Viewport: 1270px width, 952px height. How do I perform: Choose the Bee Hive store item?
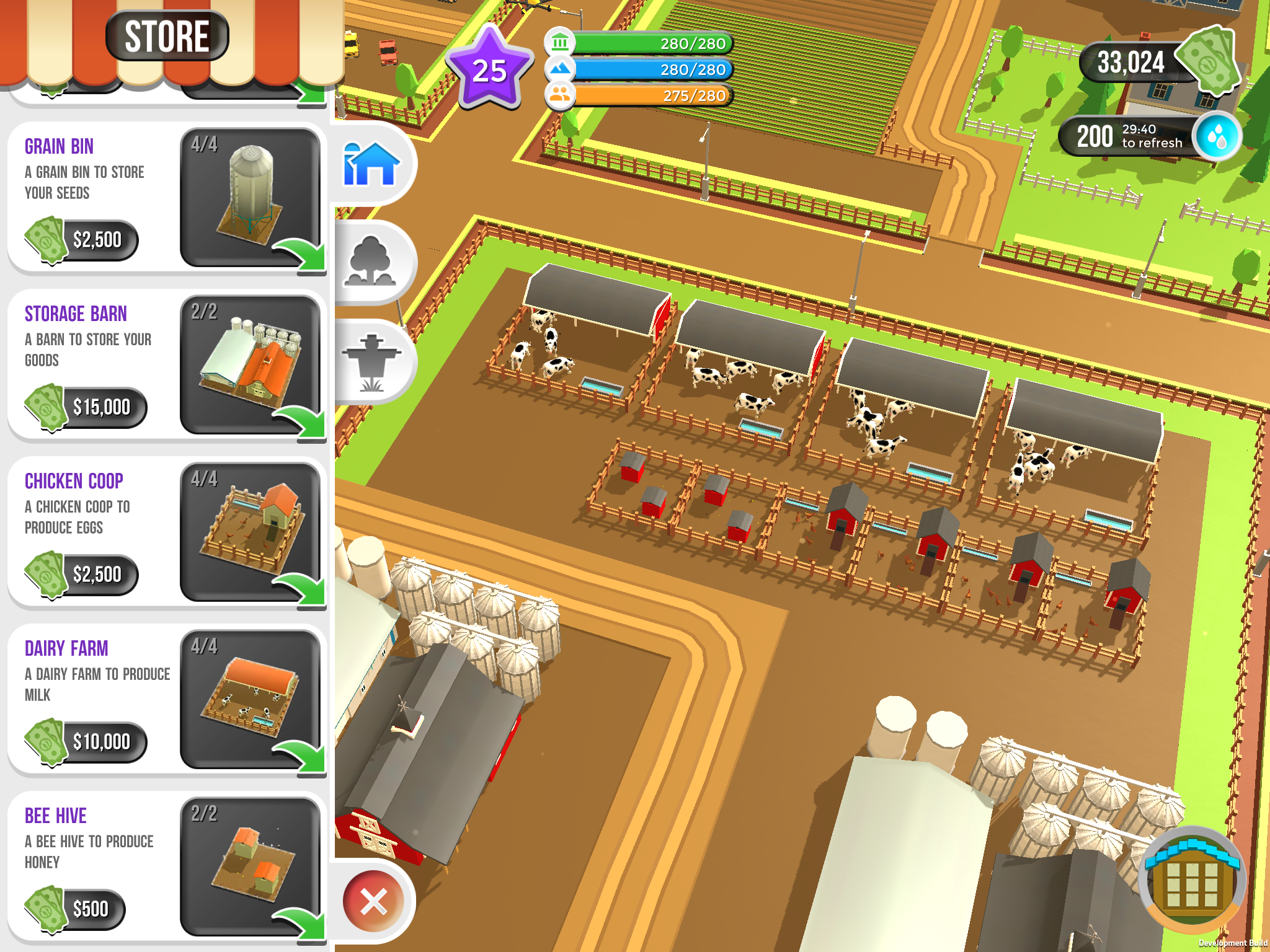click(x=251, y=866)
